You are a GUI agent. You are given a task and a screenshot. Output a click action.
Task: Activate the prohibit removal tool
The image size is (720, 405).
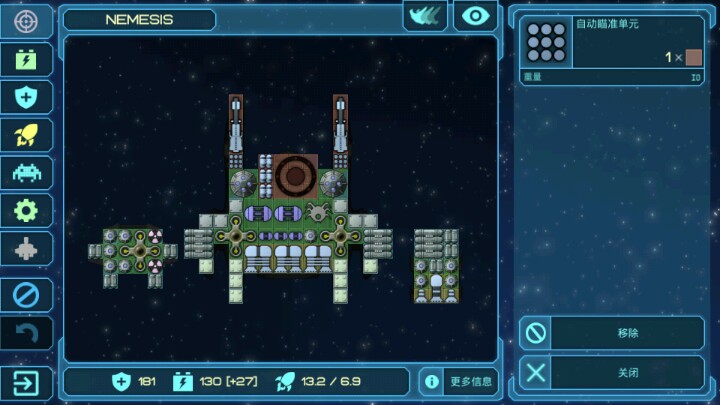pyautogui.click(x=26, y=295)
